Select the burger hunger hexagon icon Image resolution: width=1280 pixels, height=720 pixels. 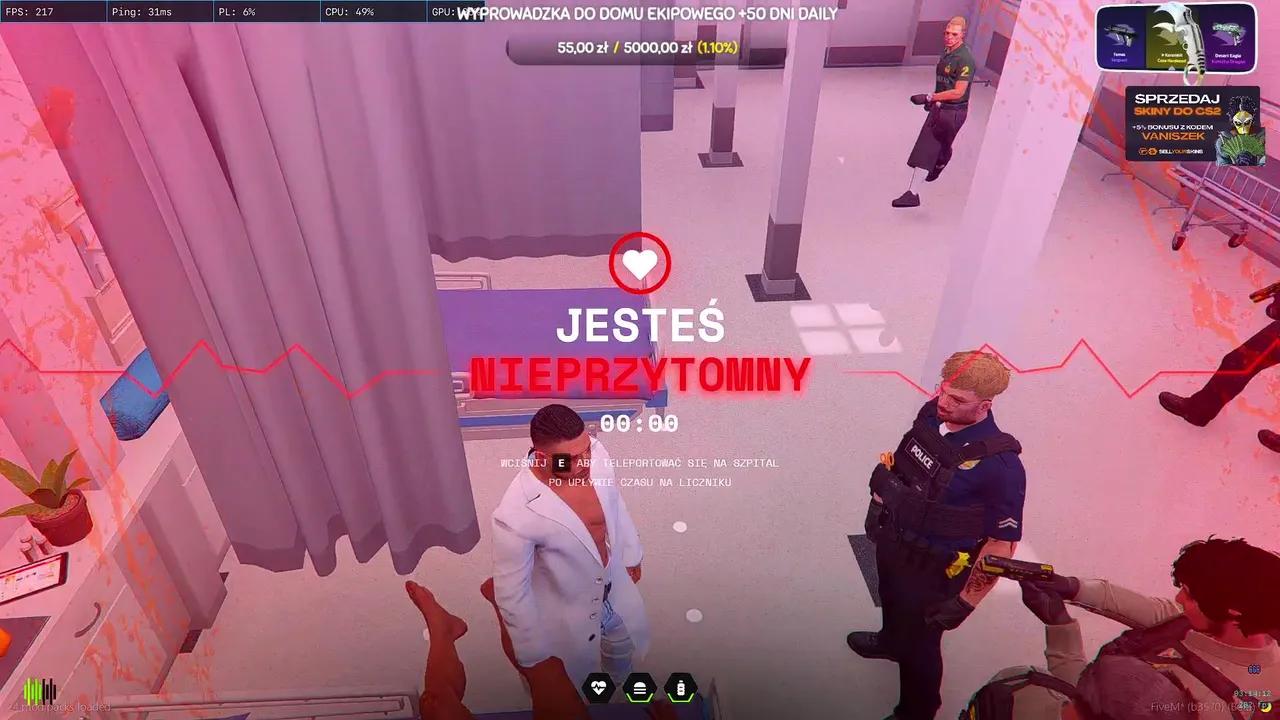coord(638,687)
